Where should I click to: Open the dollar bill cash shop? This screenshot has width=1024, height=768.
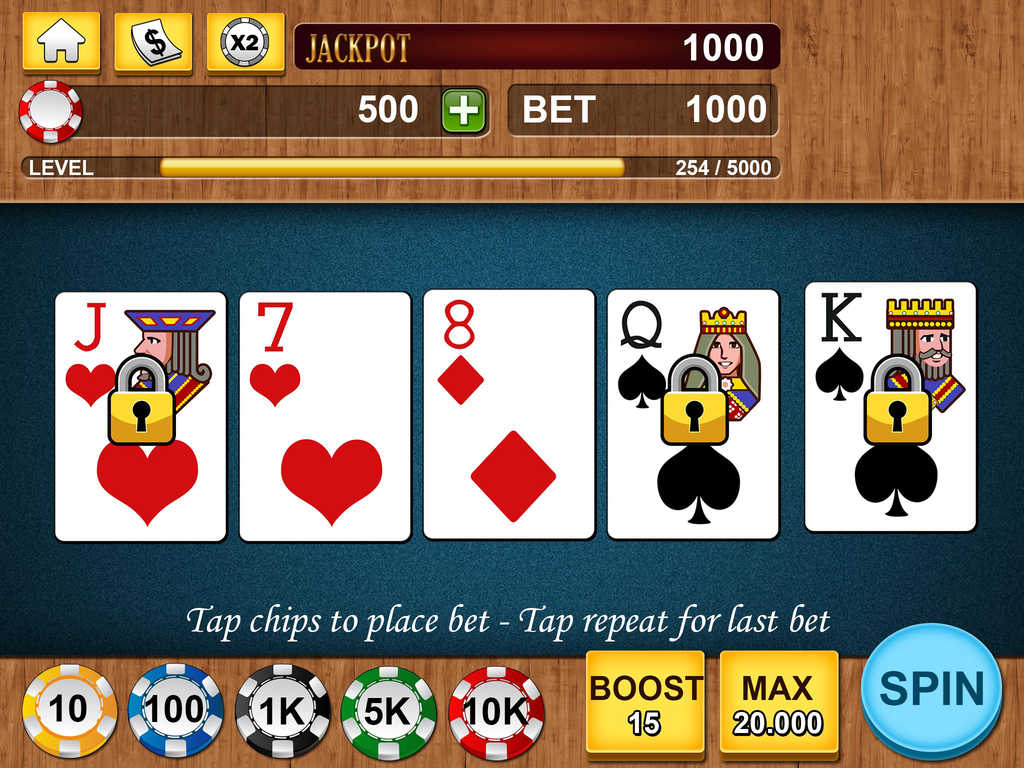[153, 43]
